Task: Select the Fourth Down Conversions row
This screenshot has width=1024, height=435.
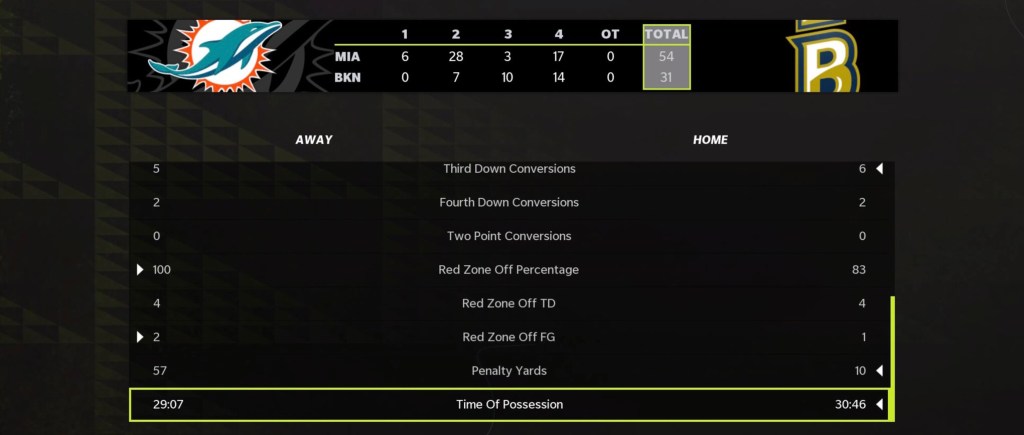Action: tap(510, 202)
